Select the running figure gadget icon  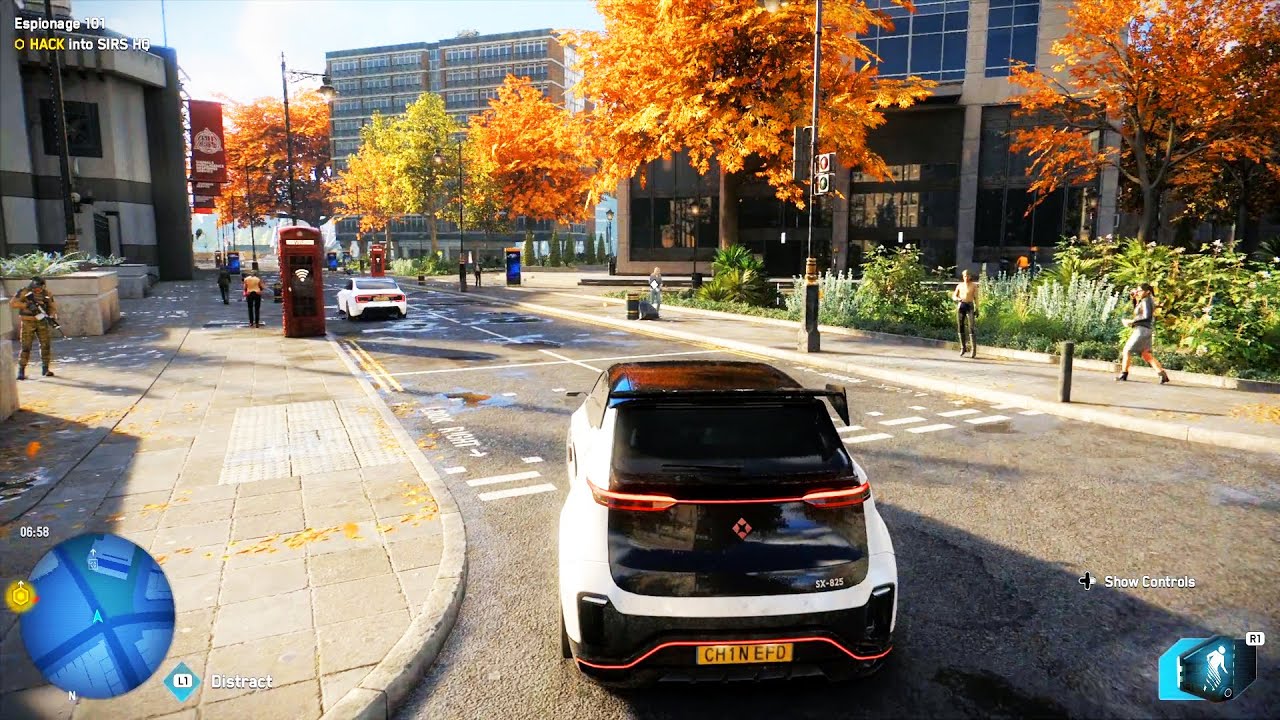(x=1213, y=668)
